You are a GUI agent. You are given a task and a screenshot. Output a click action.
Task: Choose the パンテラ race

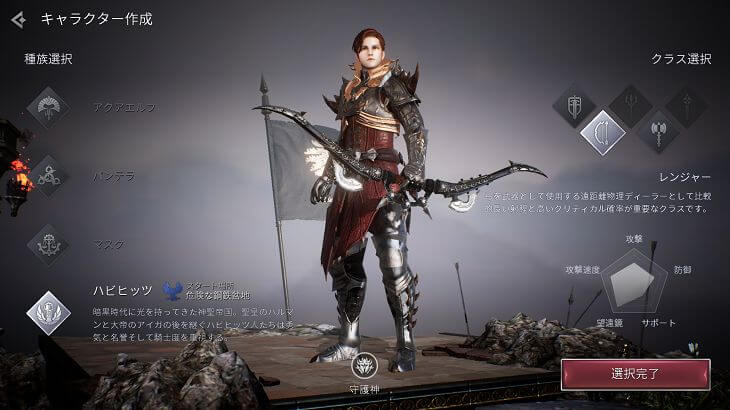[x=47, y=176]
